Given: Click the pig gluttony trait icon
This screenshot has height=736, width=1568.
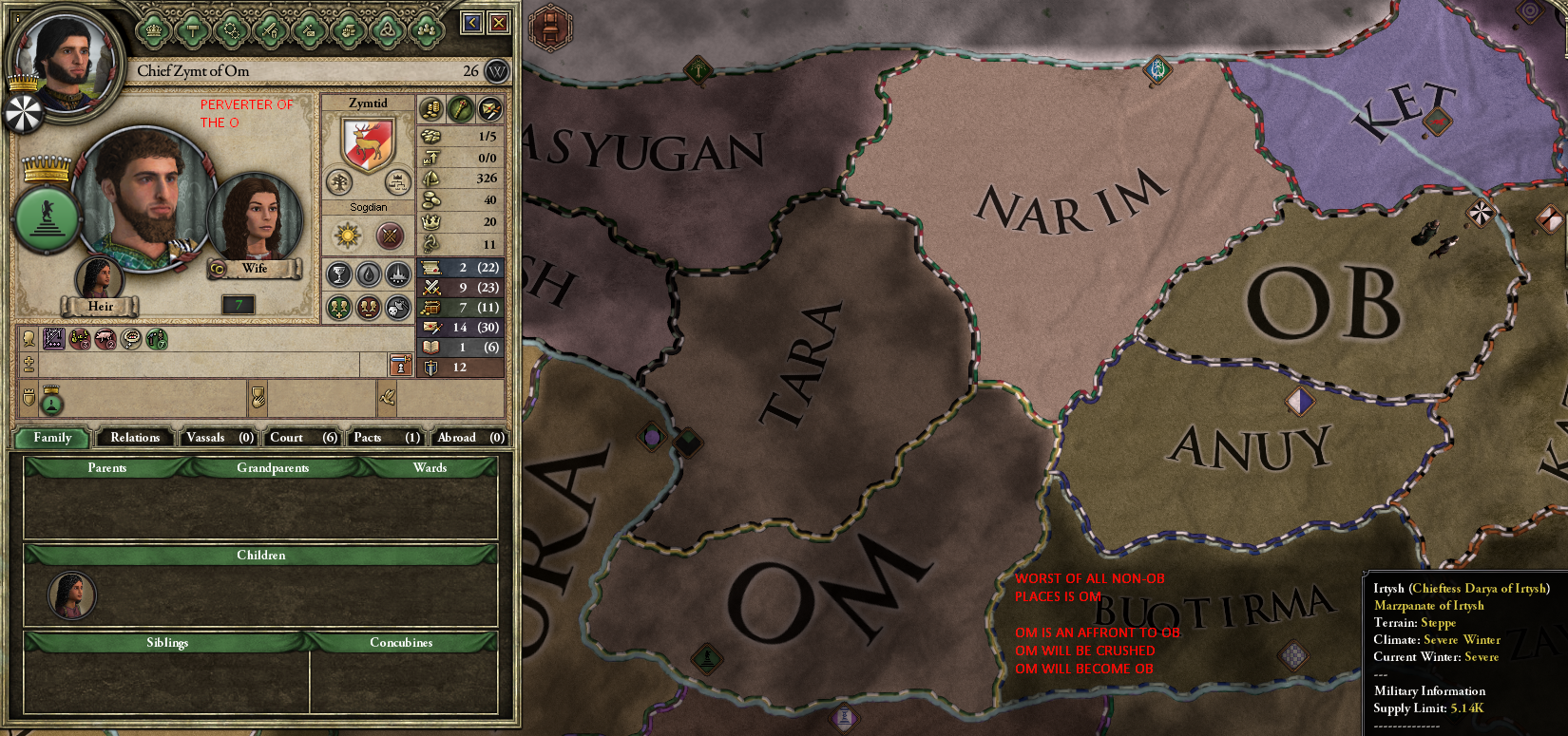Looking at the screenshot, I should pyautogui.click(x=105, y=338).
